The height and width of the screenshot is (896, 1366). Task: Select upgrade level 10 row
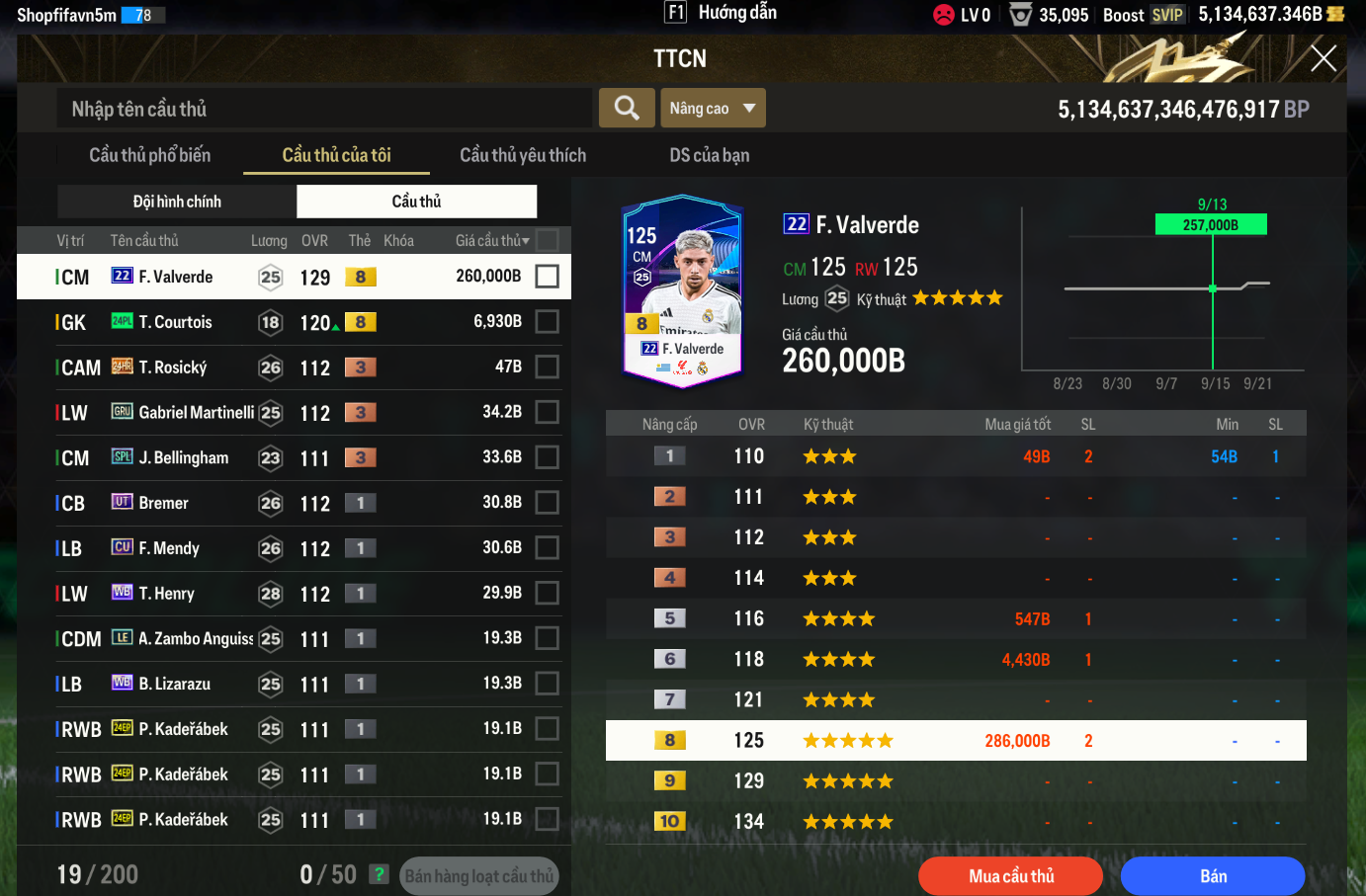[x=955, y=821]
